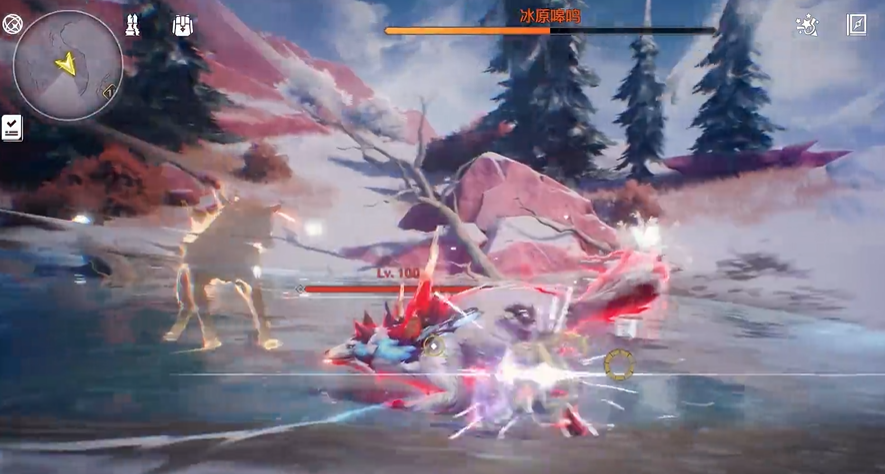The width and height of the screenshot is (885, 474).
Task: Open the party popper events icon
Action: pyautogui.click(x=807, y=26)
